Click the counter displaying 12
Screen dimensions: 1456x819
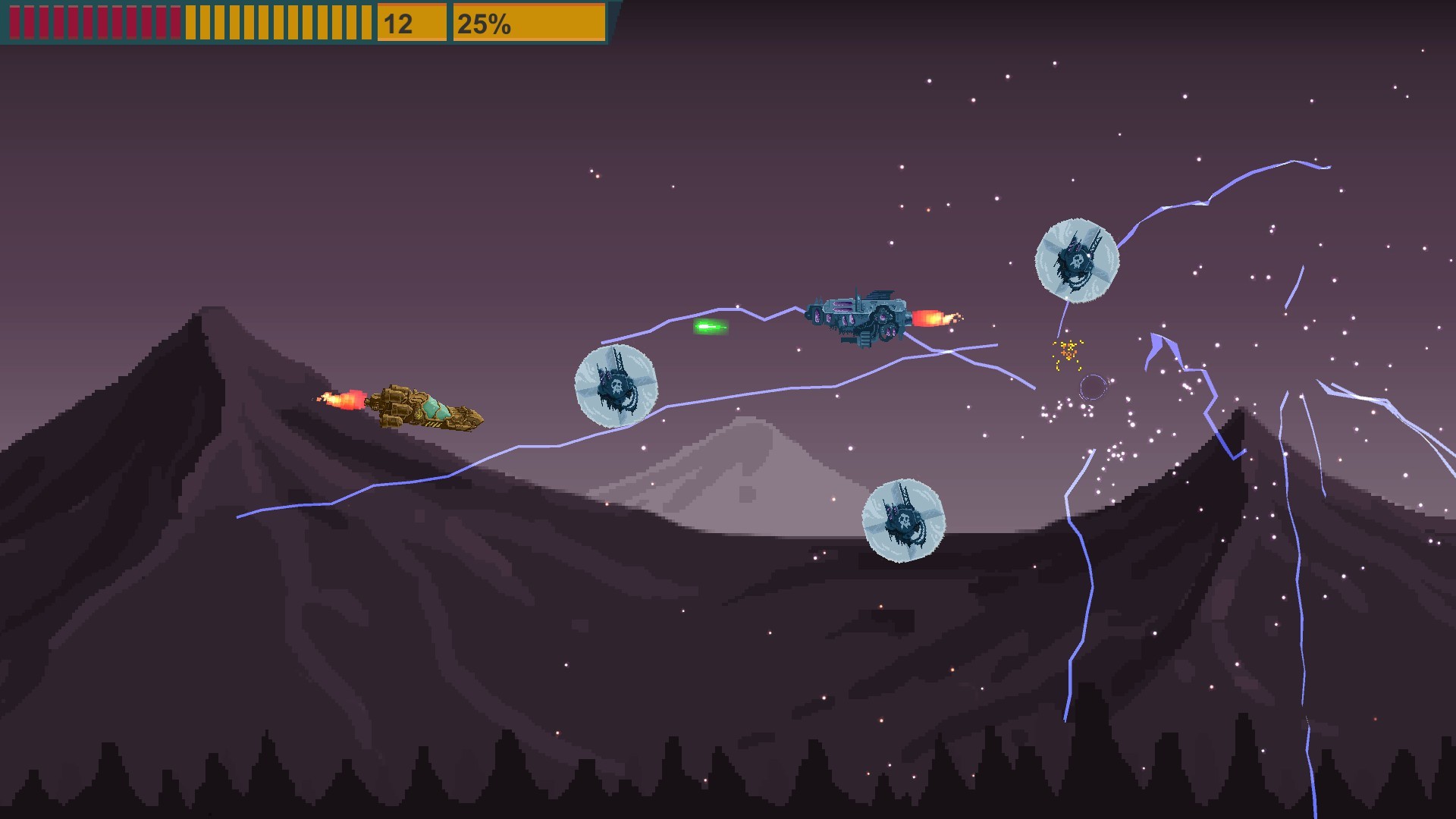pyautogui.click(x=398, y=23)
